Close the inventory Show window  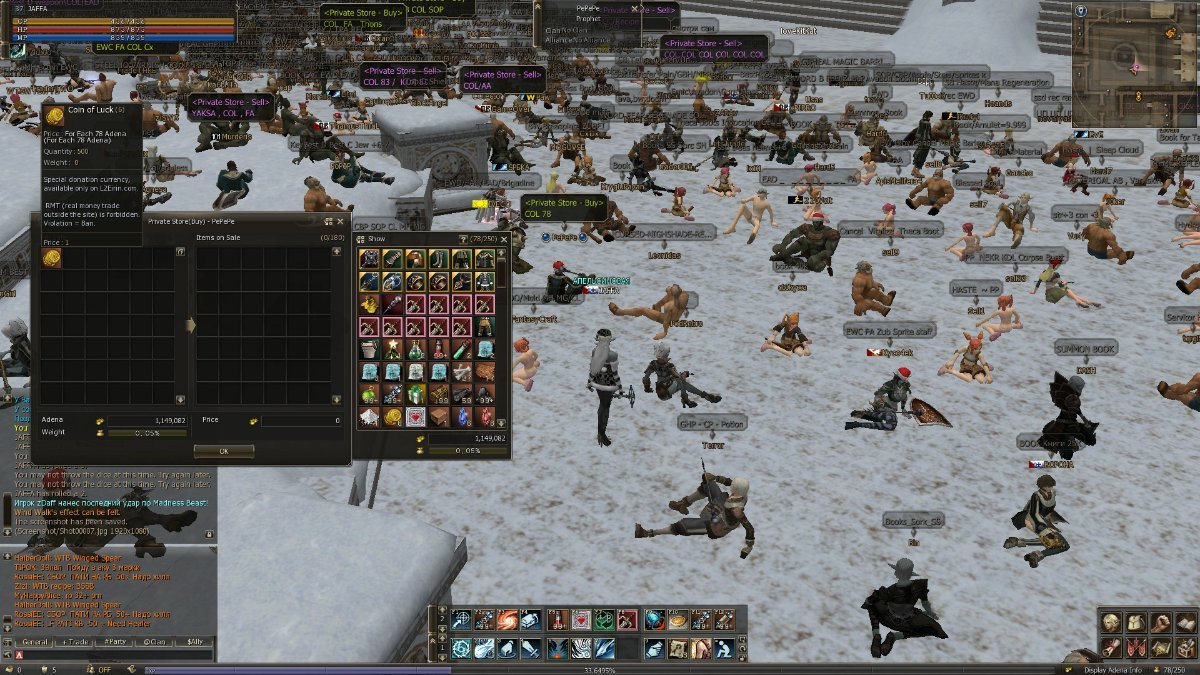504,240
